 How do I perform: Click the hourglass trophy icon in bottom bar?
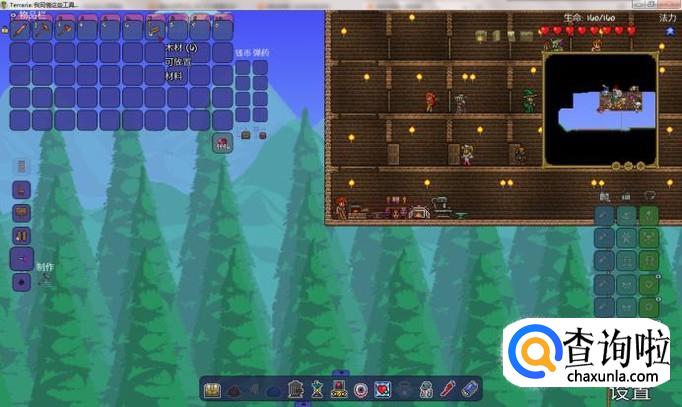(318, 389)
